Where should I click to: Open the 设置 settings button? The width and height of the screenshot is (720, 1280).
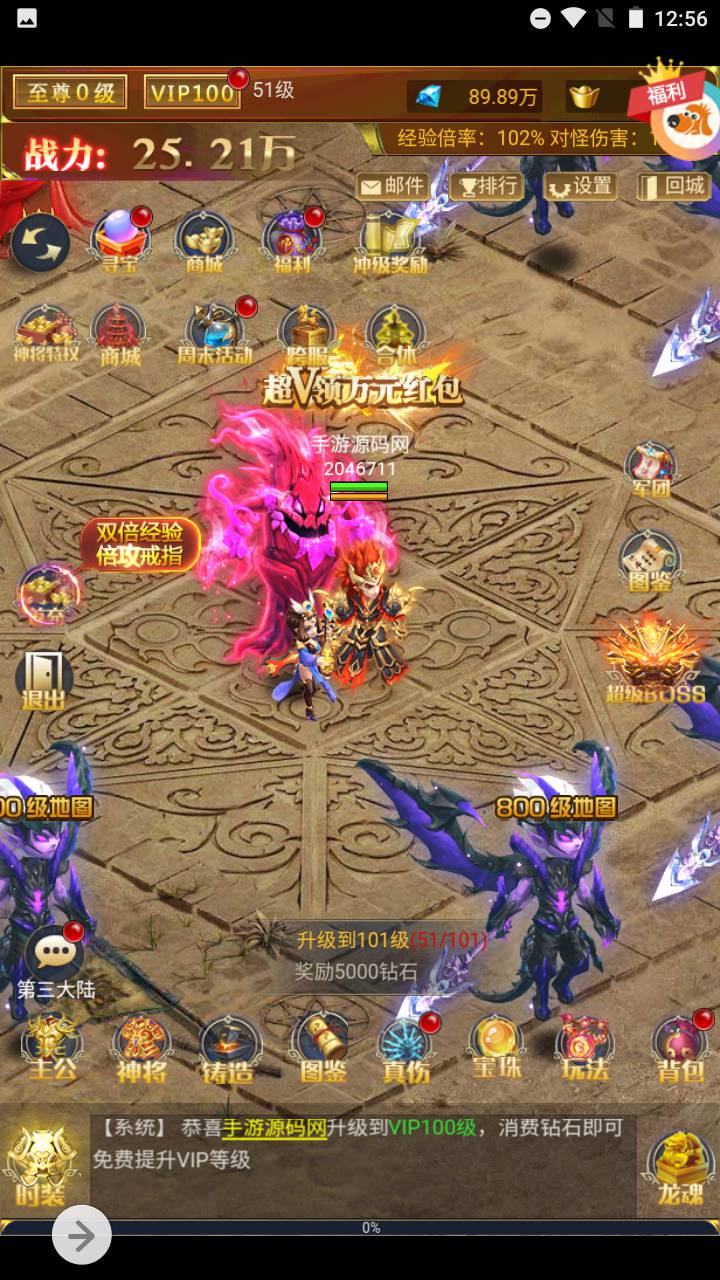coord(579,186)
